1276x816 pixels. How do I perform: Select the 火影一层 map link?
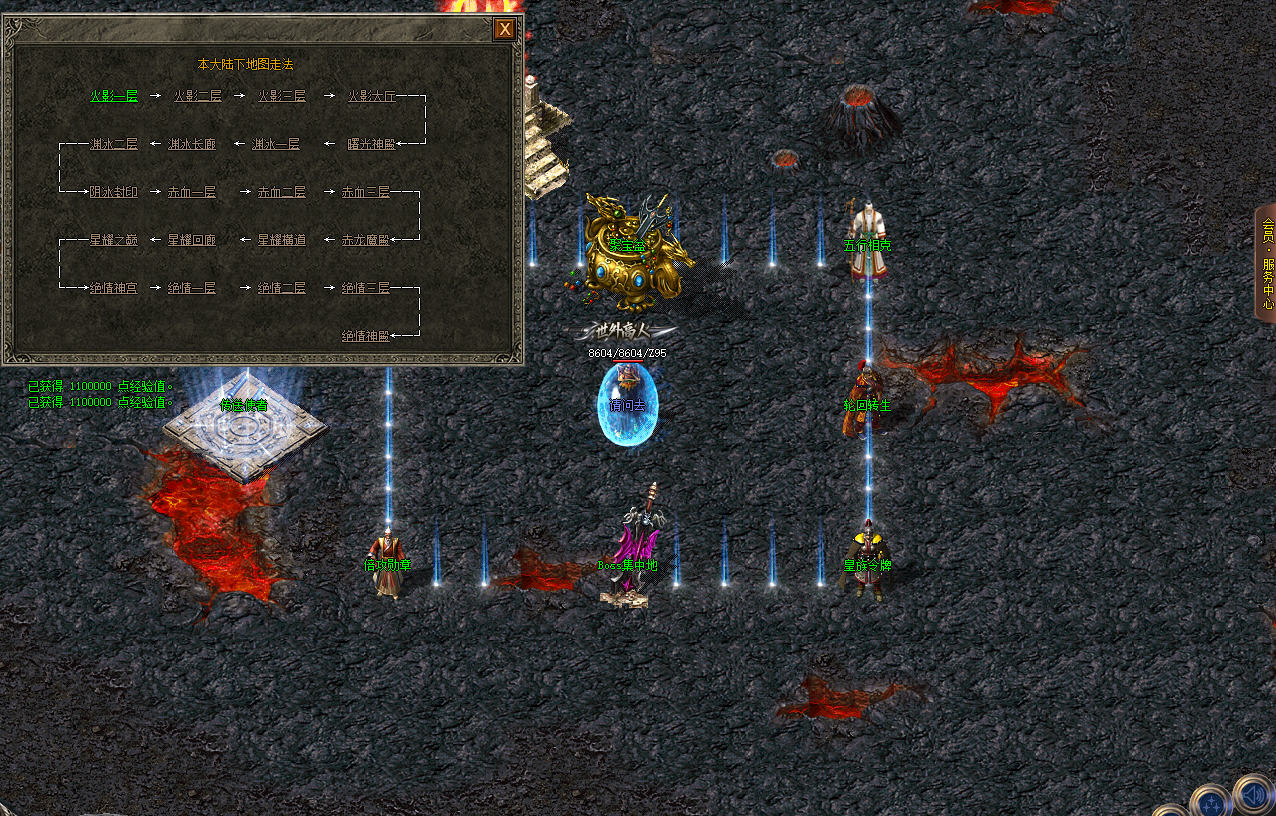point(114,96)
